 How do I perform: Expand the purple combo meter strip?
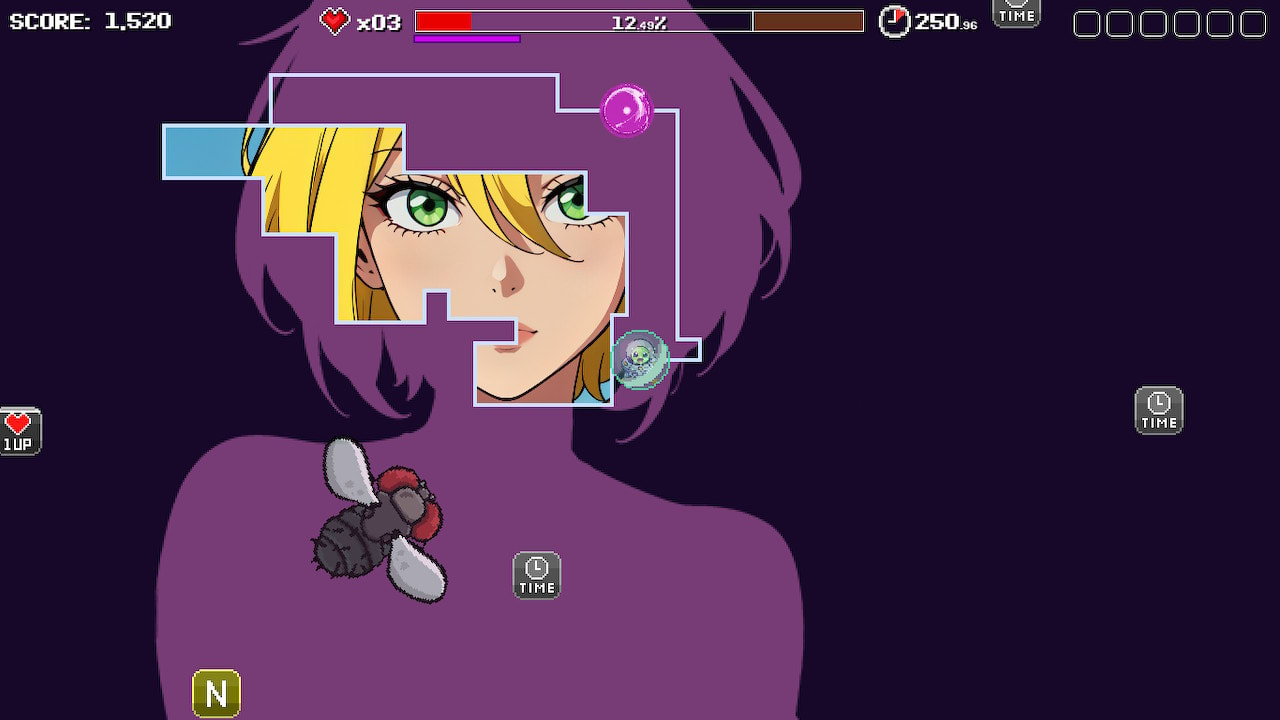coord(467,39)
